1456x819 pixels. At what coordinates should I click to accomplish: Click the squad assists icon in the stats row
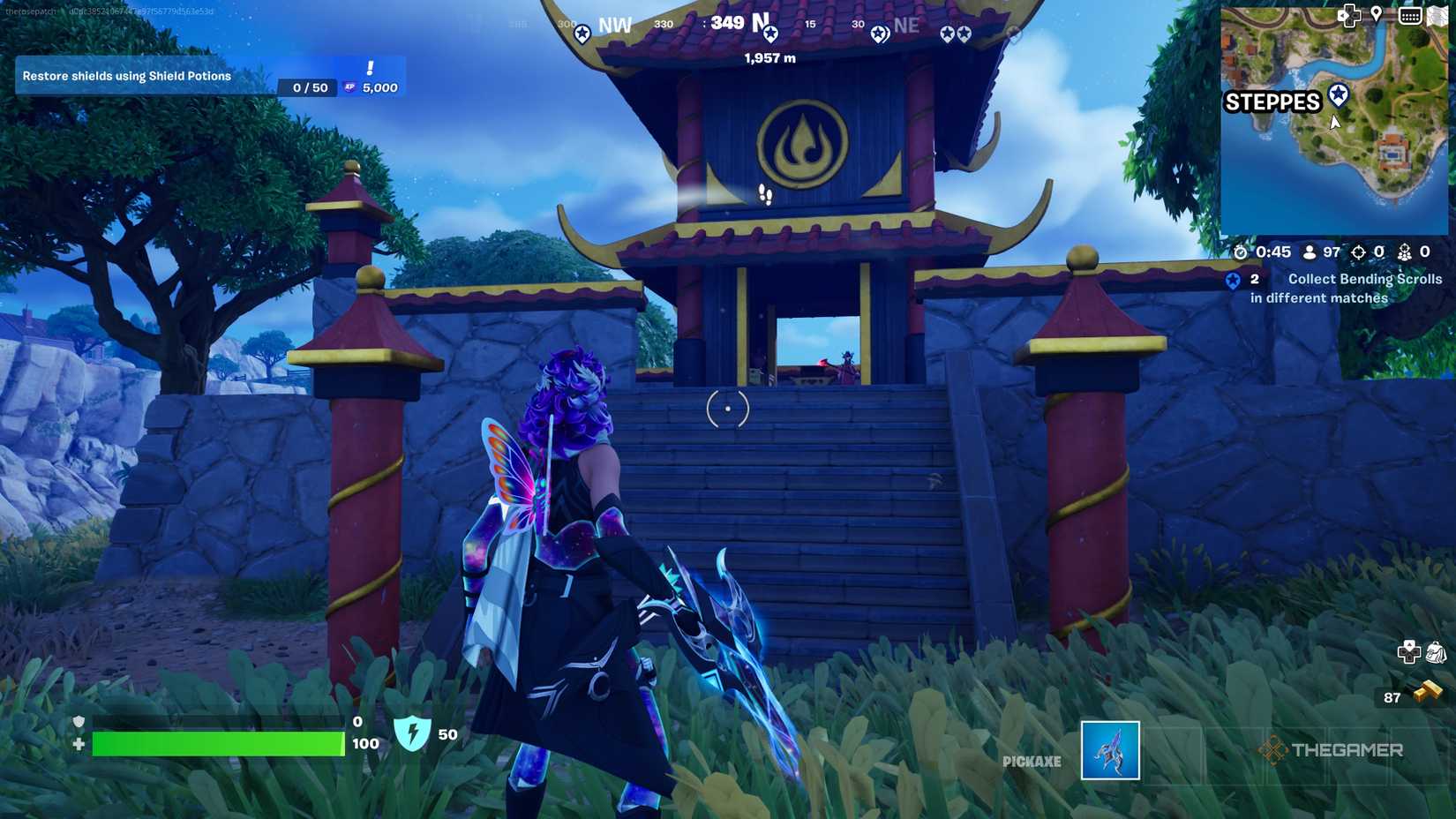point(1406,252)
